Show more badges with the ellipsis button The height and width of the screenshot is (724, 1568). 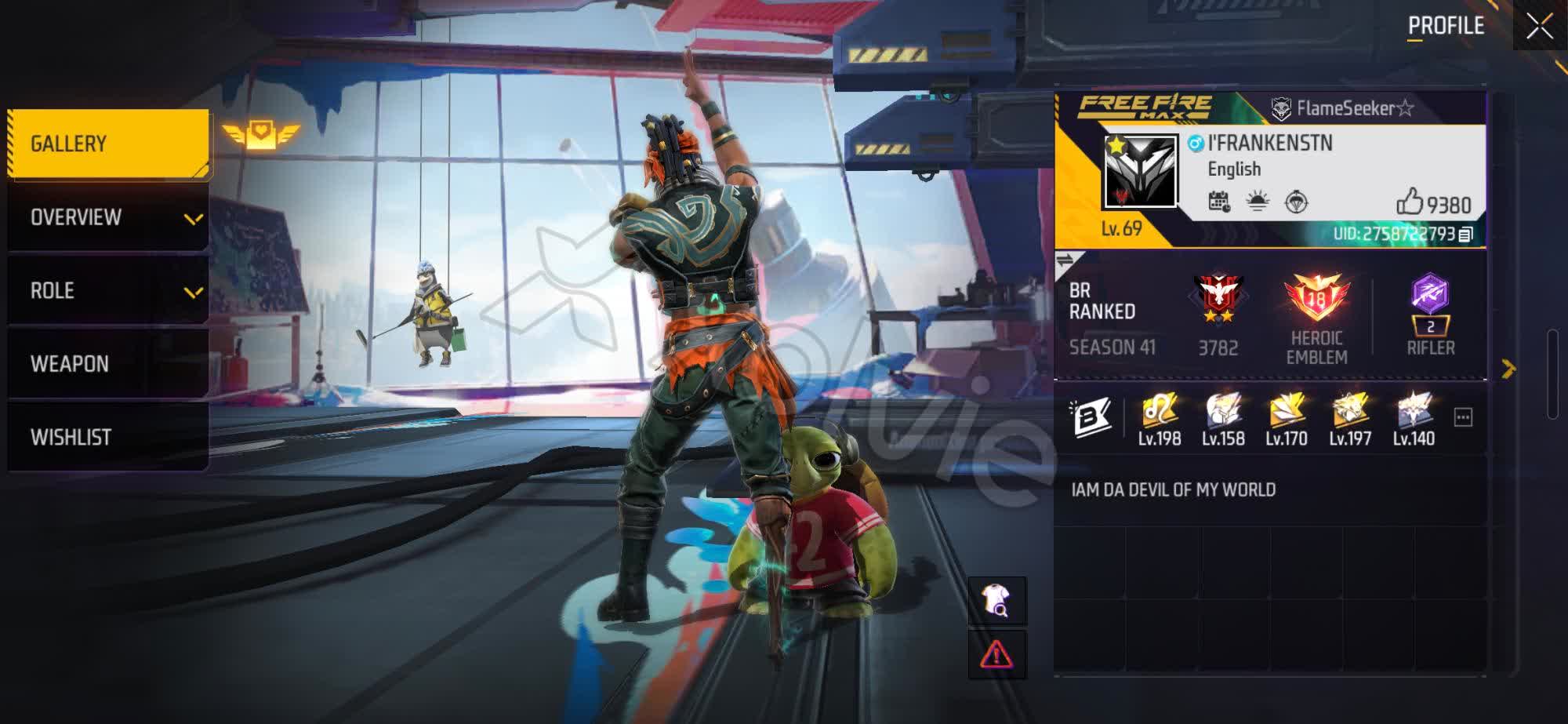coord(1463,417)
